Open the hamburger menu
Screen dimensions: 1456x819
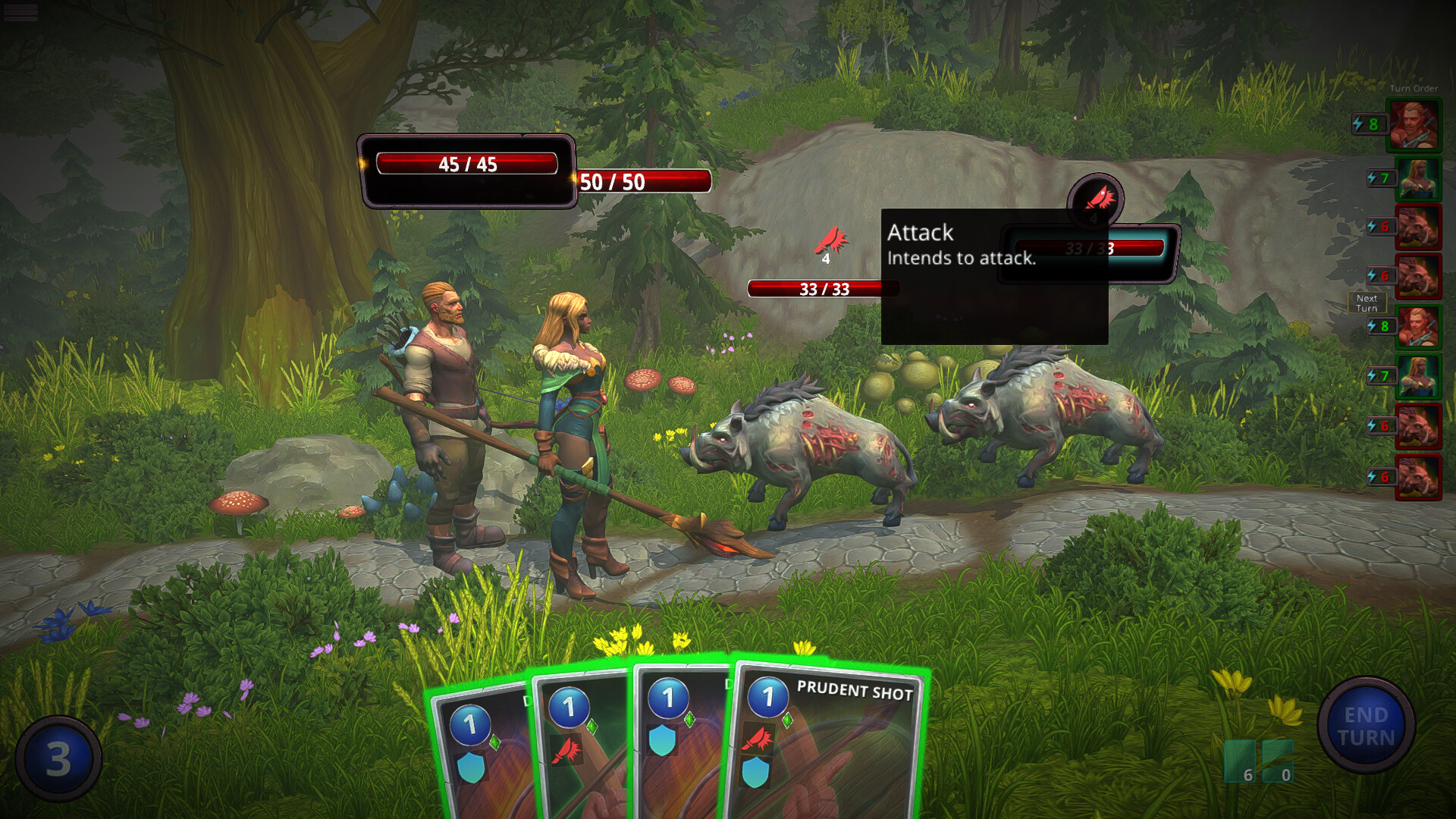click(x=20, y=12)
